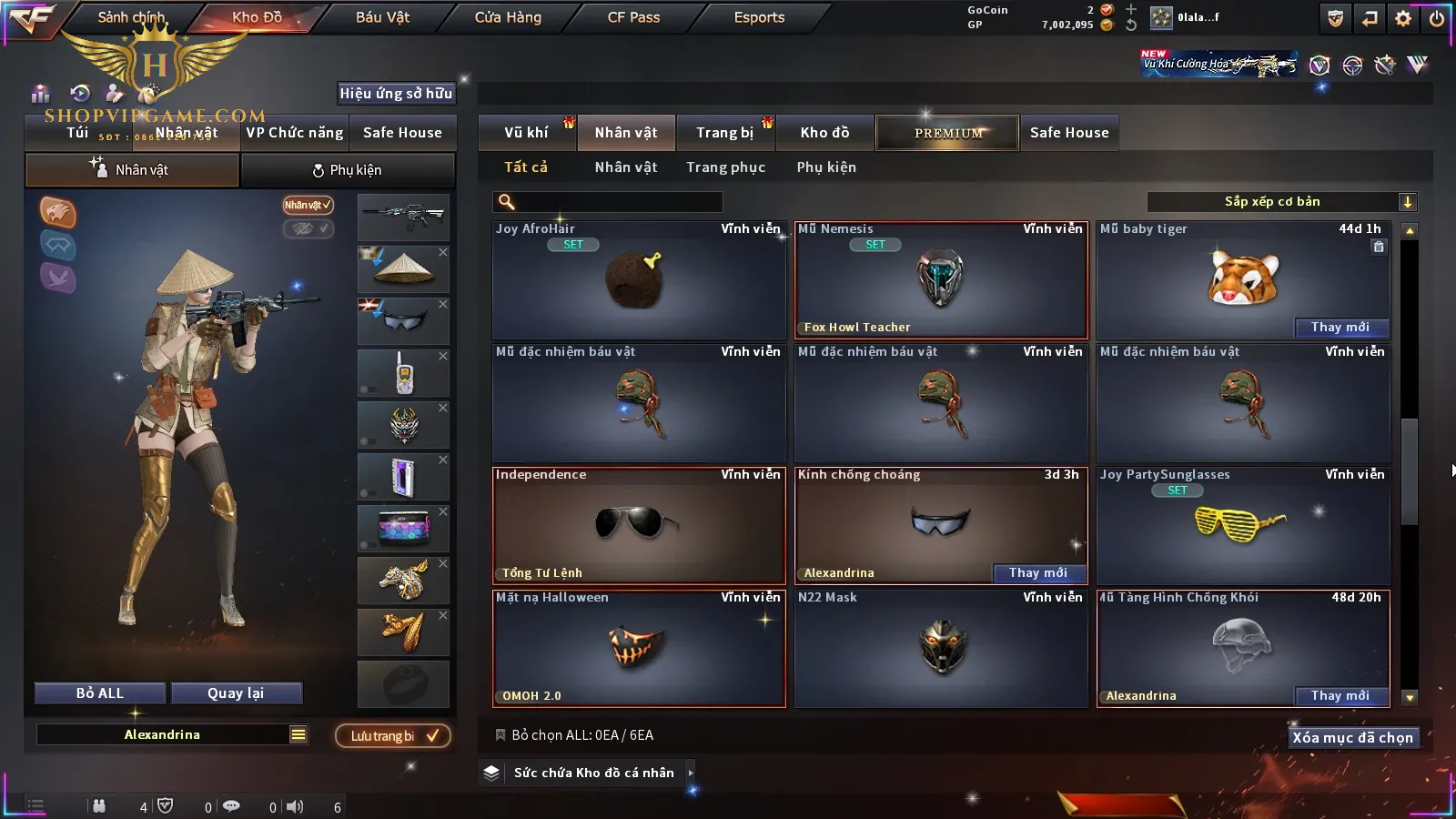Select the Independence sunglasses item
The height and width of the screenshot is (819, 1456).
(638, 526)
